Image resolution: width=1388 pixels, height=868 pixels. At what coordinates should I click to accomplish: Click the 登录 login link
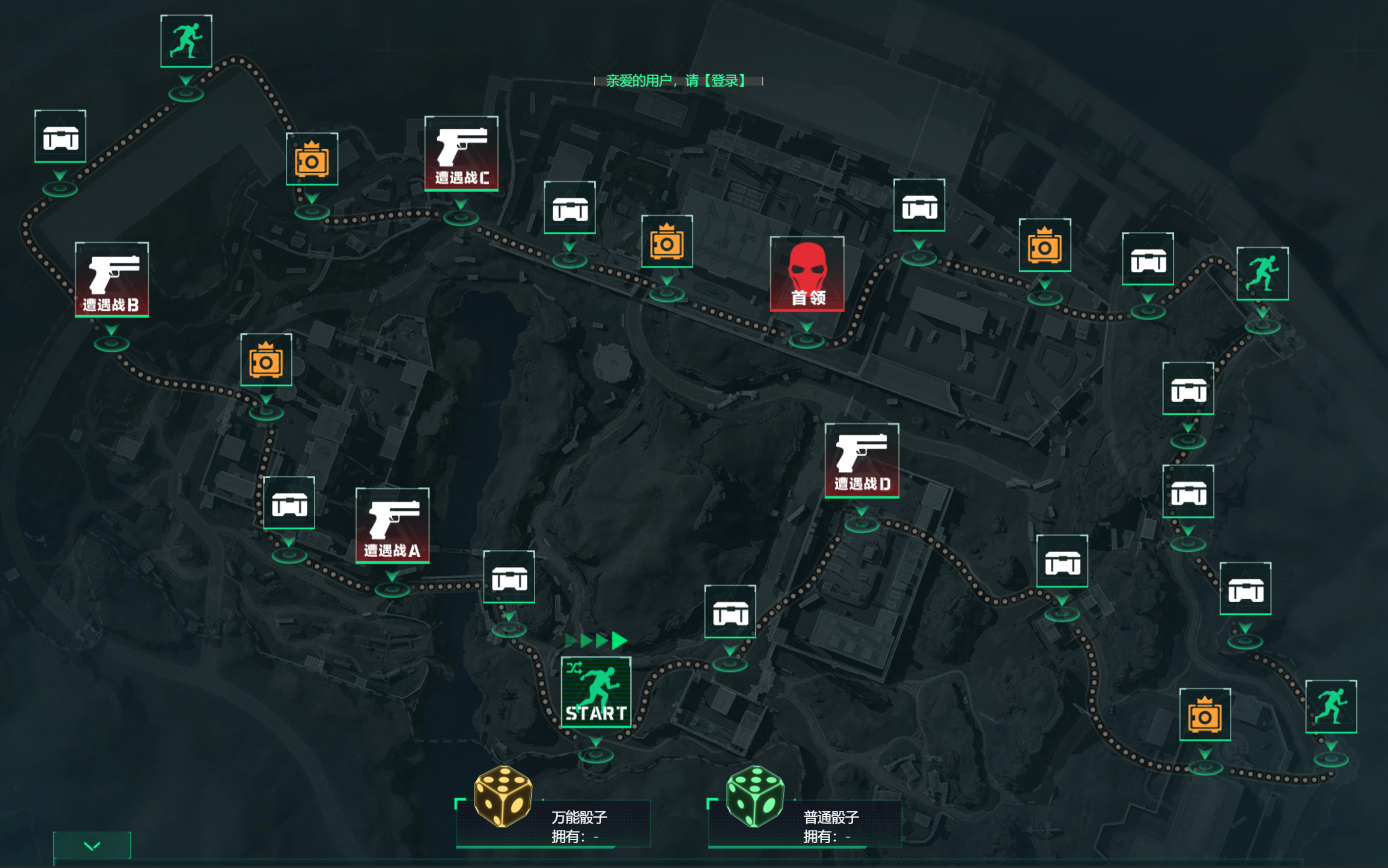(728, 81)
